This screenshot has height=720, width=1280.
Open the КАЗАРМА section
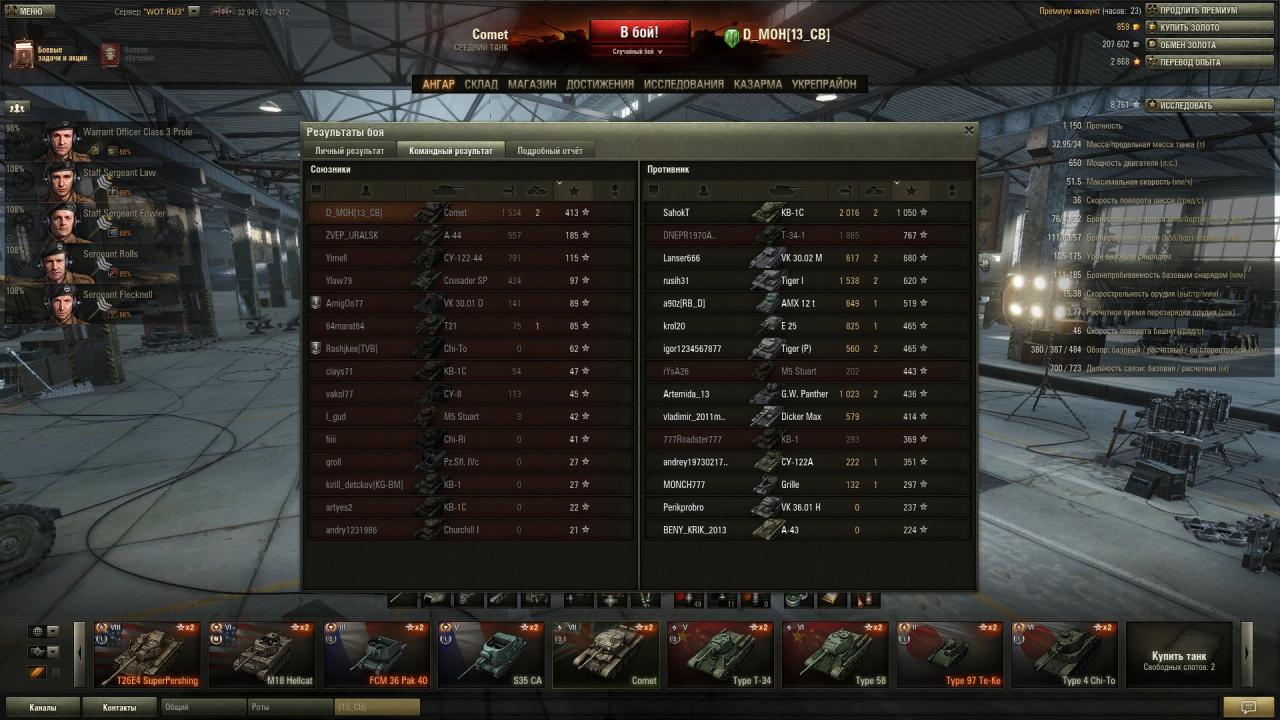point(757,85)
